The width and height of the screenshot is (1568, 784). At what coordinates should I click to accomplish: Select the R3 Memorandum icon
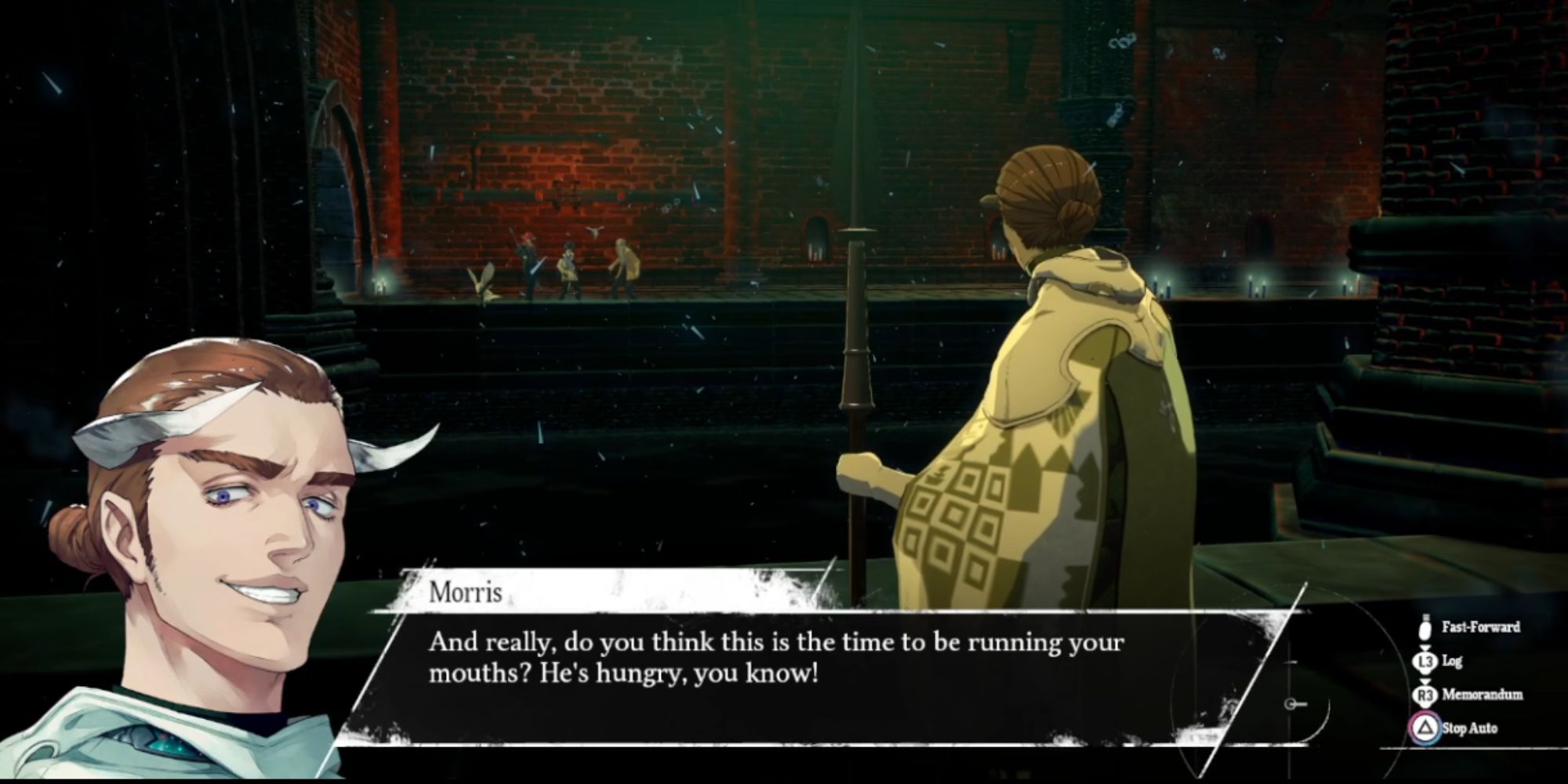pos(1425,695)
